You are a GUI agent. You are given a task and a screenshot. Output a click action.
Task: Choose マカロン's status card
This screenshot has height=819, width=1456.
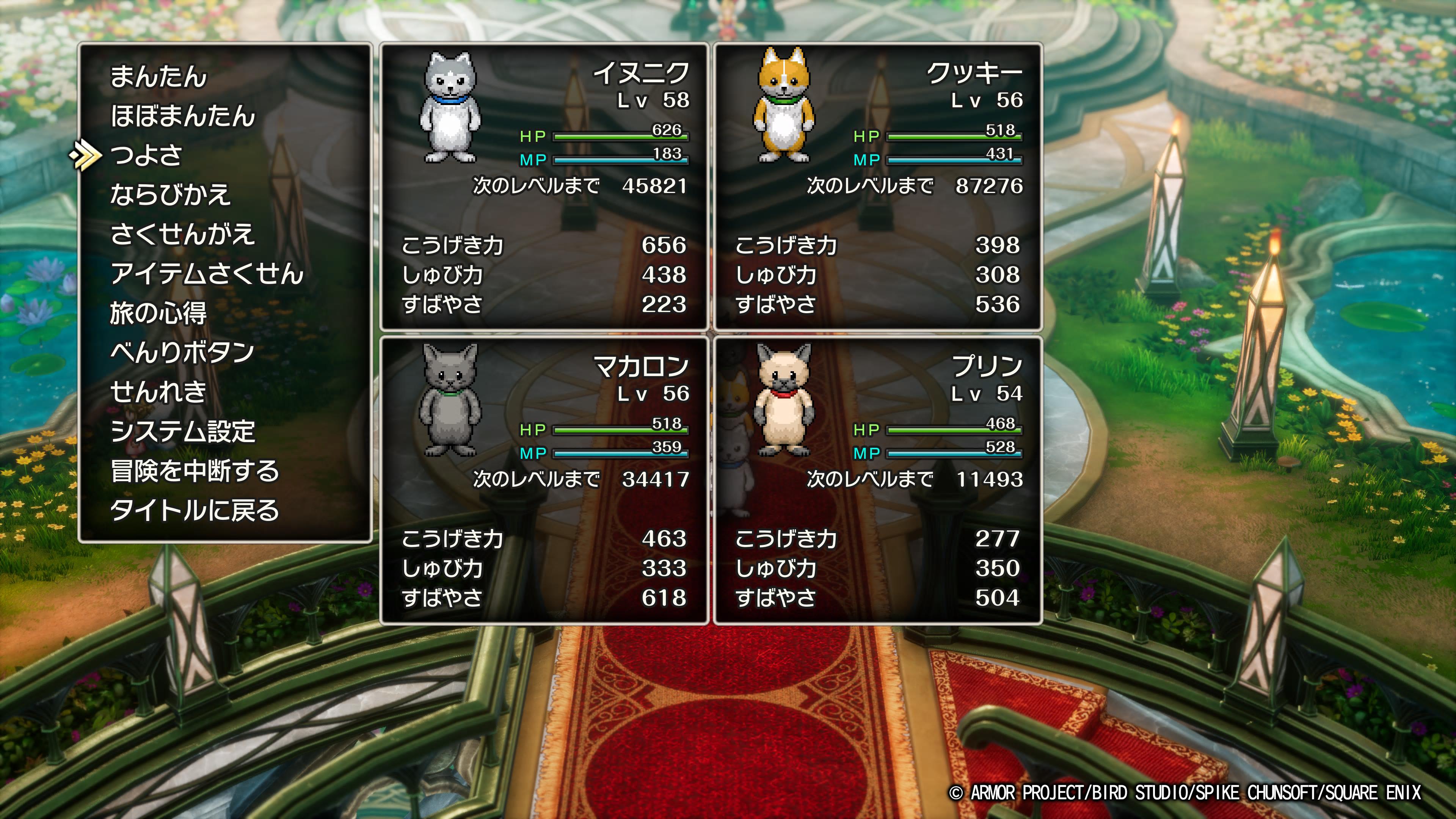544,480
